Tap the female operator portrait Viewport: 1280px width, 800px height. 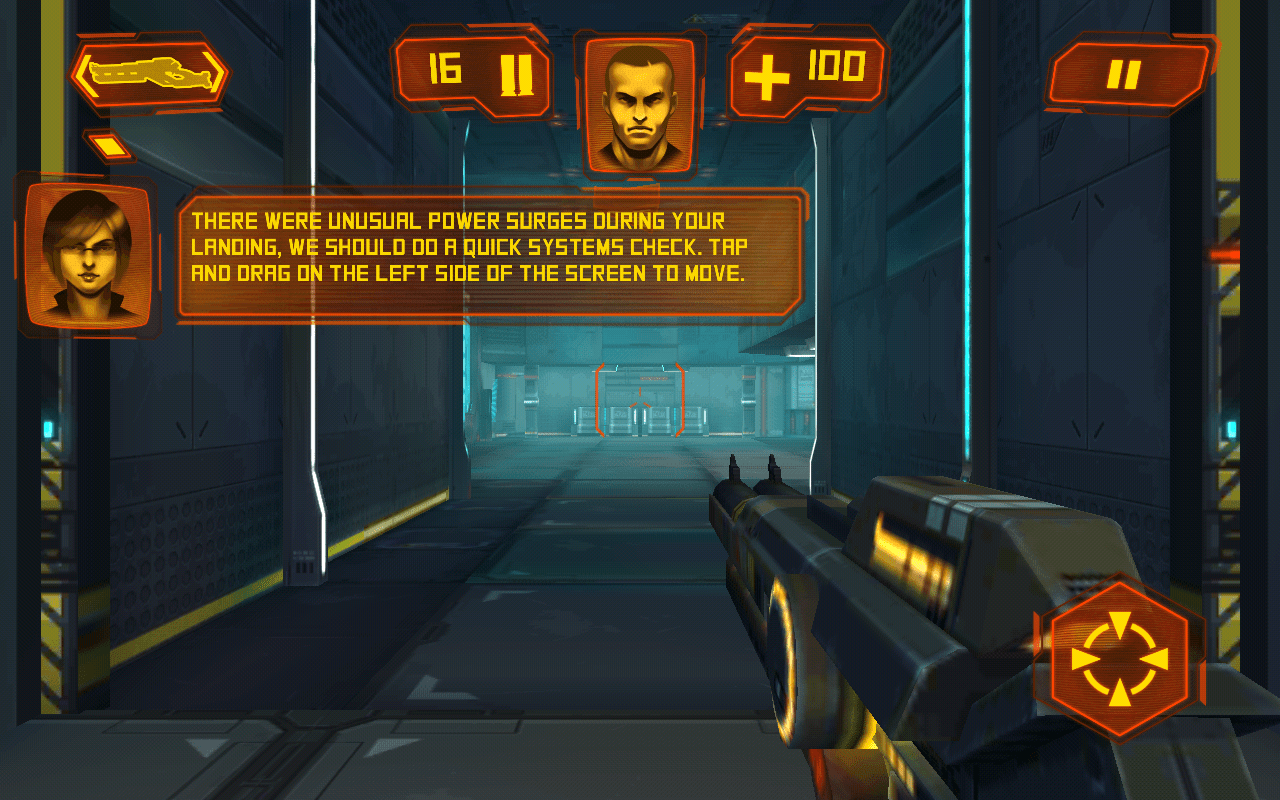click(88, 255)
